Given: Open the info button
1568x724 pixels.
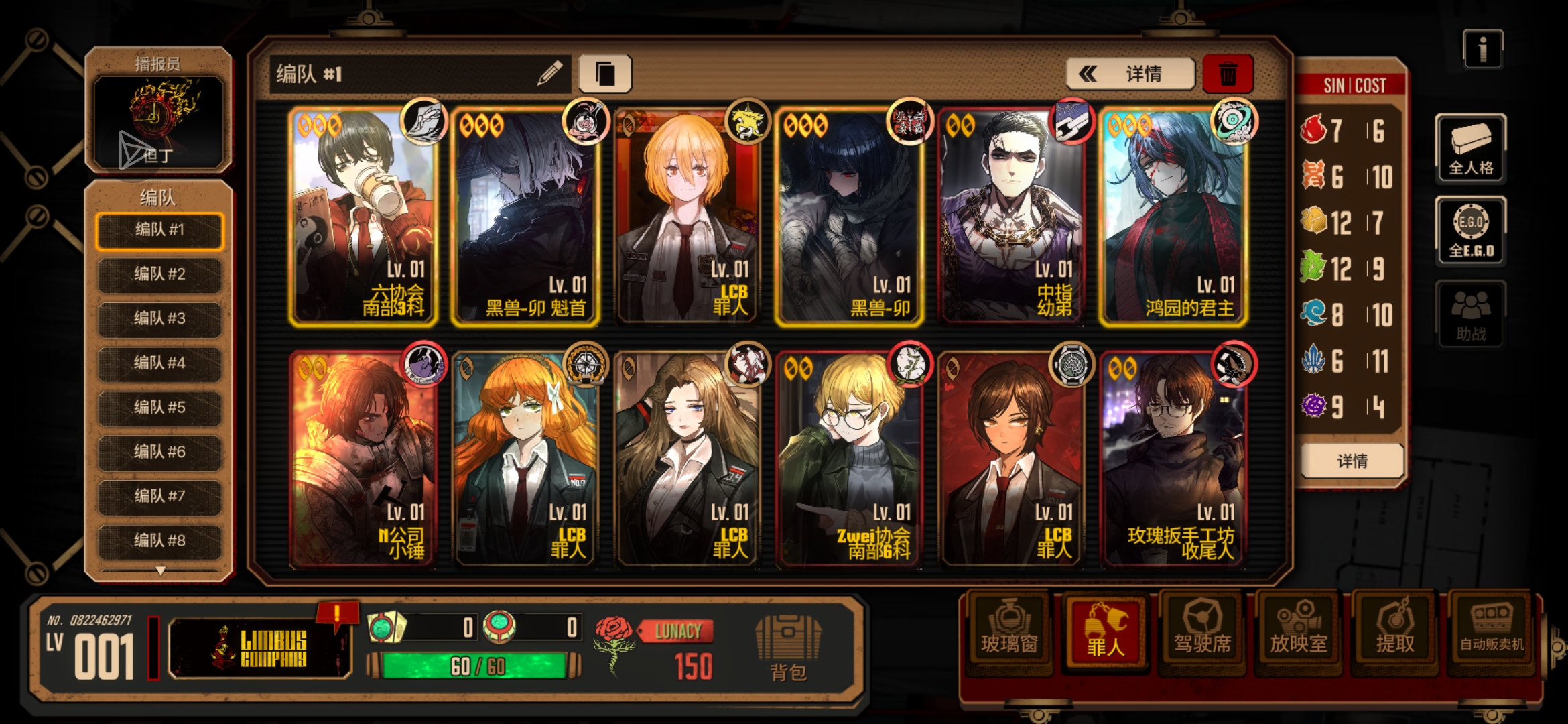Looking at the screenshot, I should (x=1482, y=50).
